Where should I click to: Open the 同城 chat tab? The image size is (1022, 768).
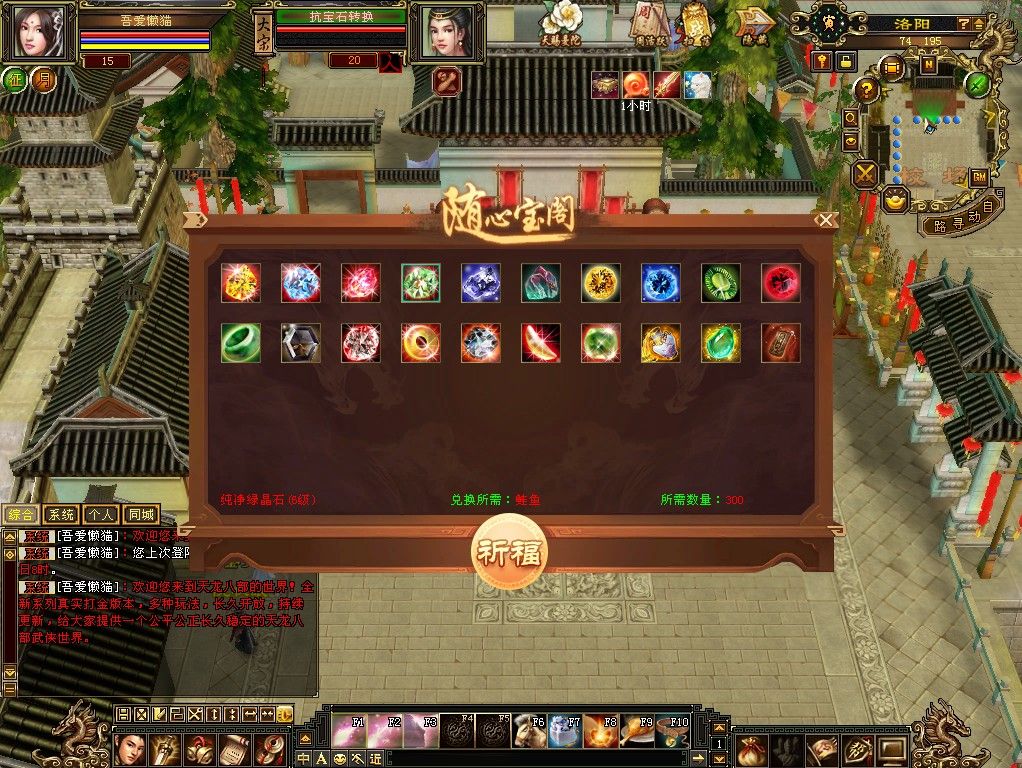141,515
